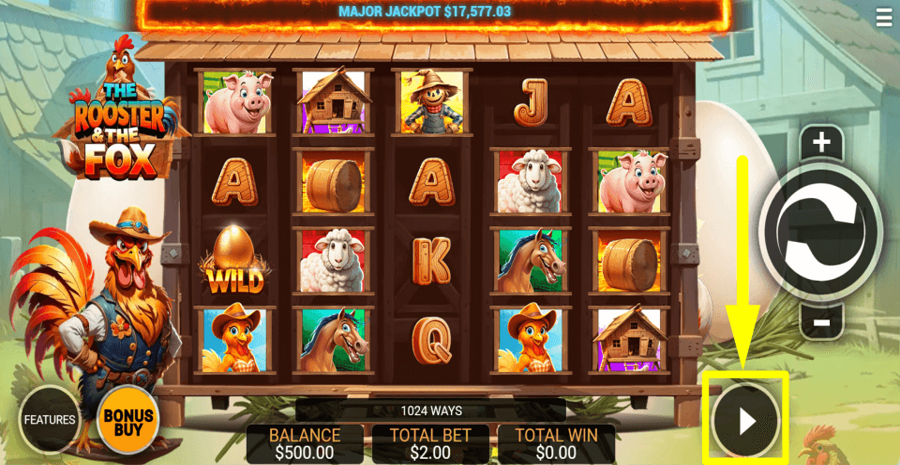Screen dimensions: 900x465
Task: Decrease the bet with the minus button
Action: coord(821,322)
